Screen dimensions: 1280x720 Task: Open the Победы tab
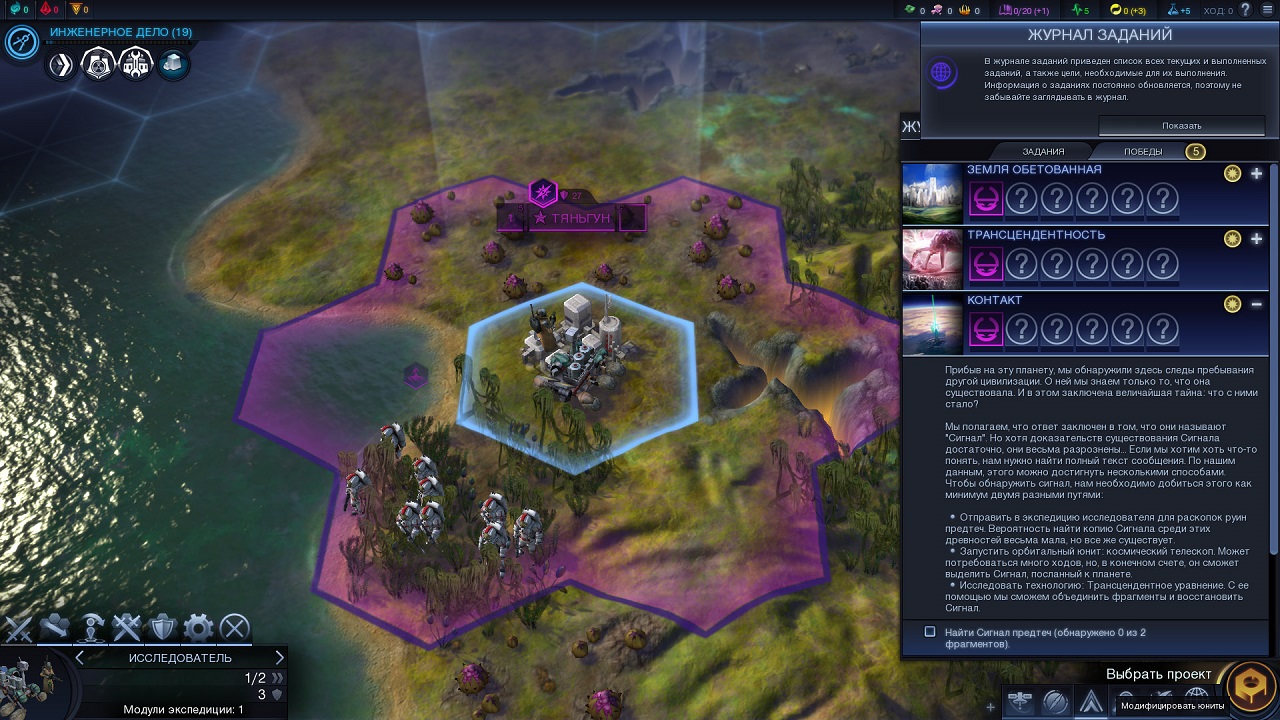click(1143, 152)
